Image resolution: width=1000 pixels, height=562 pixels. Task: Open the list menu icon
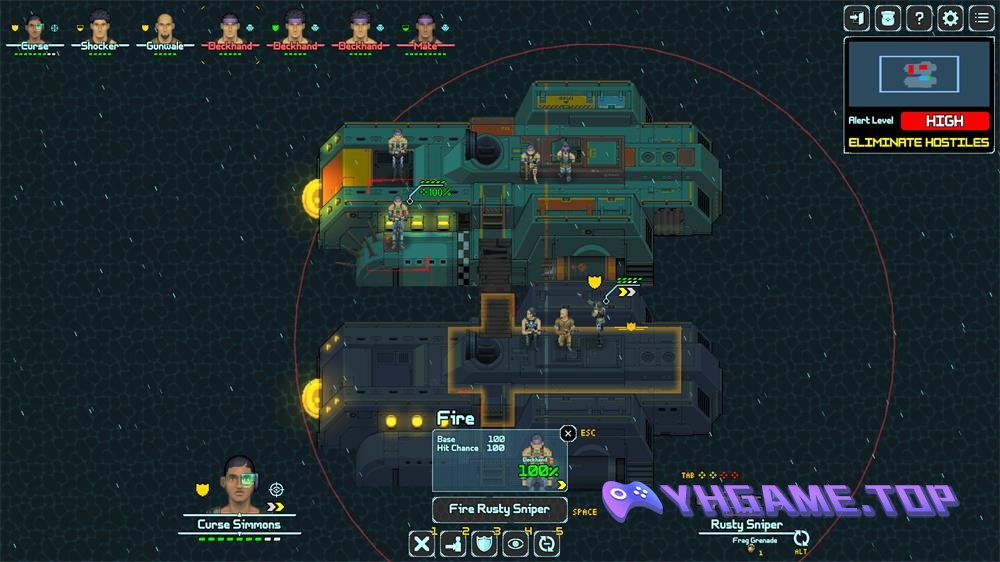pos(981,17)
